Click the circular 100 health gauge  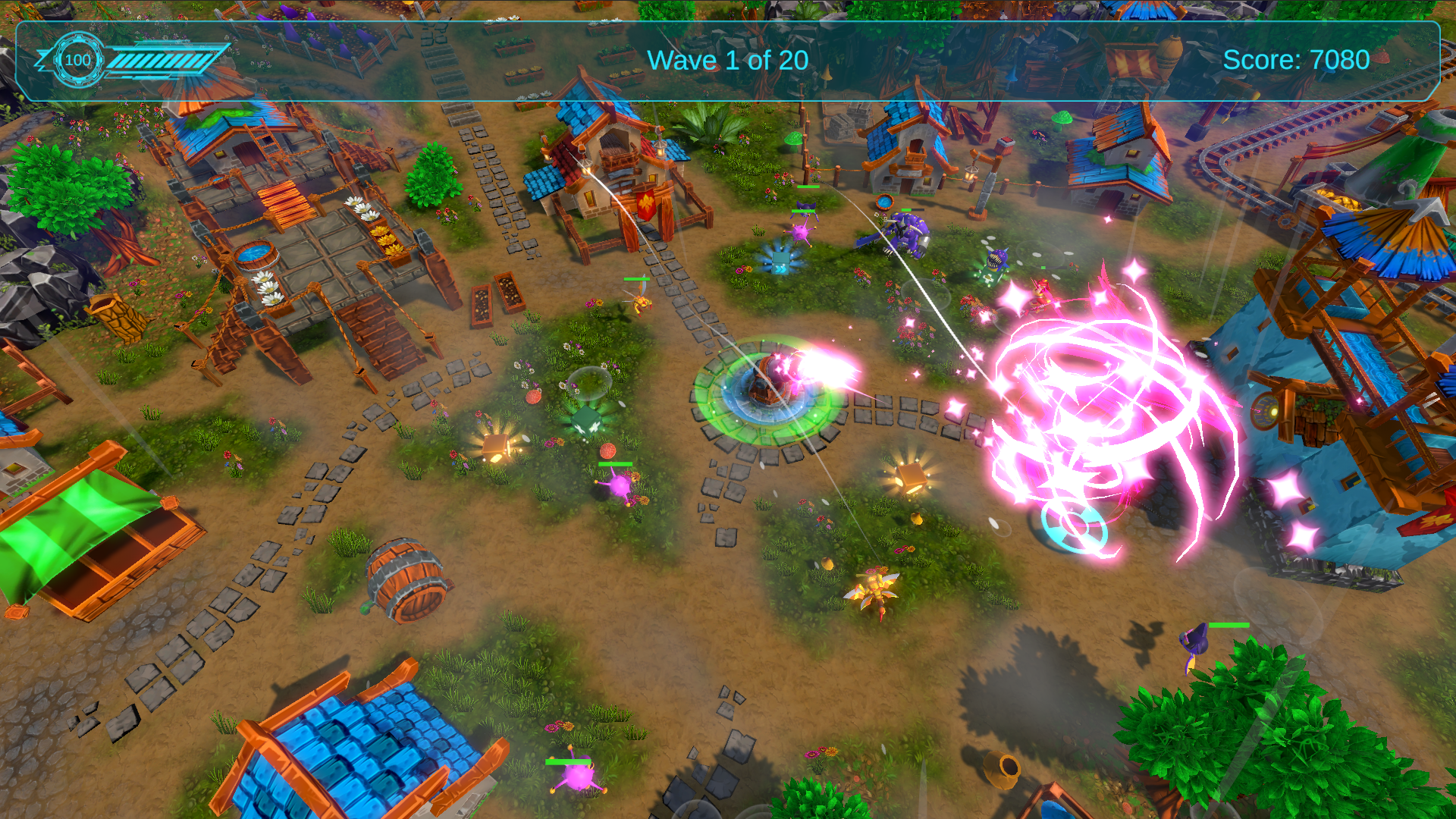point(77,59)
